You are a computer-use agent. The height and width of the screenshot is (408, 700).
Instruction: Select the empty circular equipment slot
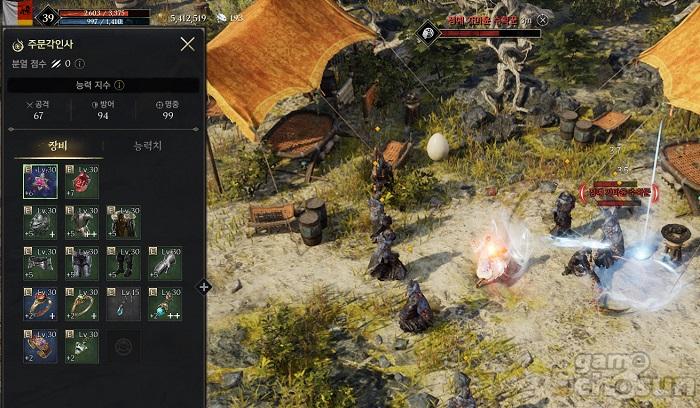coord(124,346)
